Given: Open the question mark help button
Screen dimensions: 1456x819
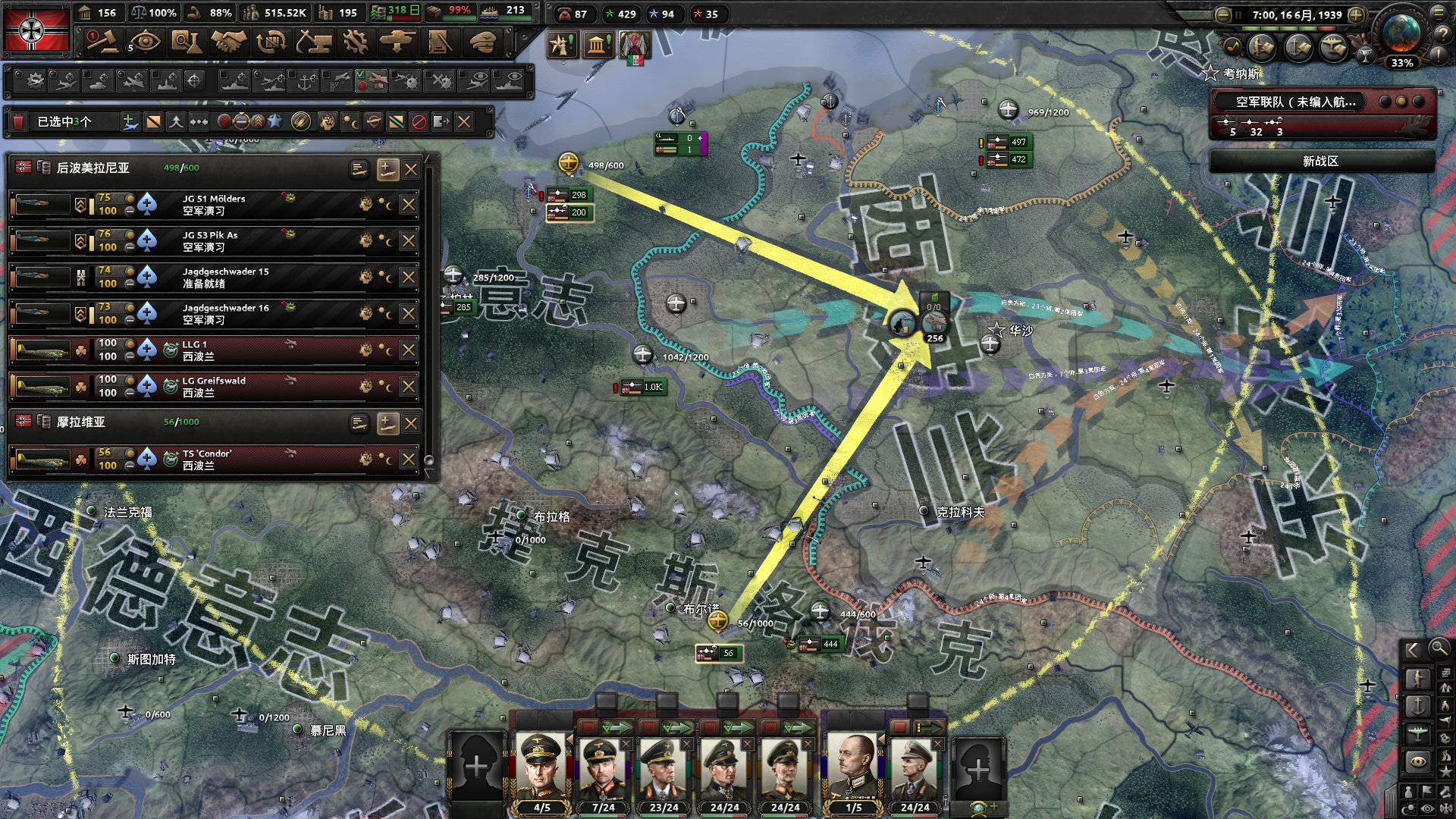Looking at the screenshot, I should 1440,33.
